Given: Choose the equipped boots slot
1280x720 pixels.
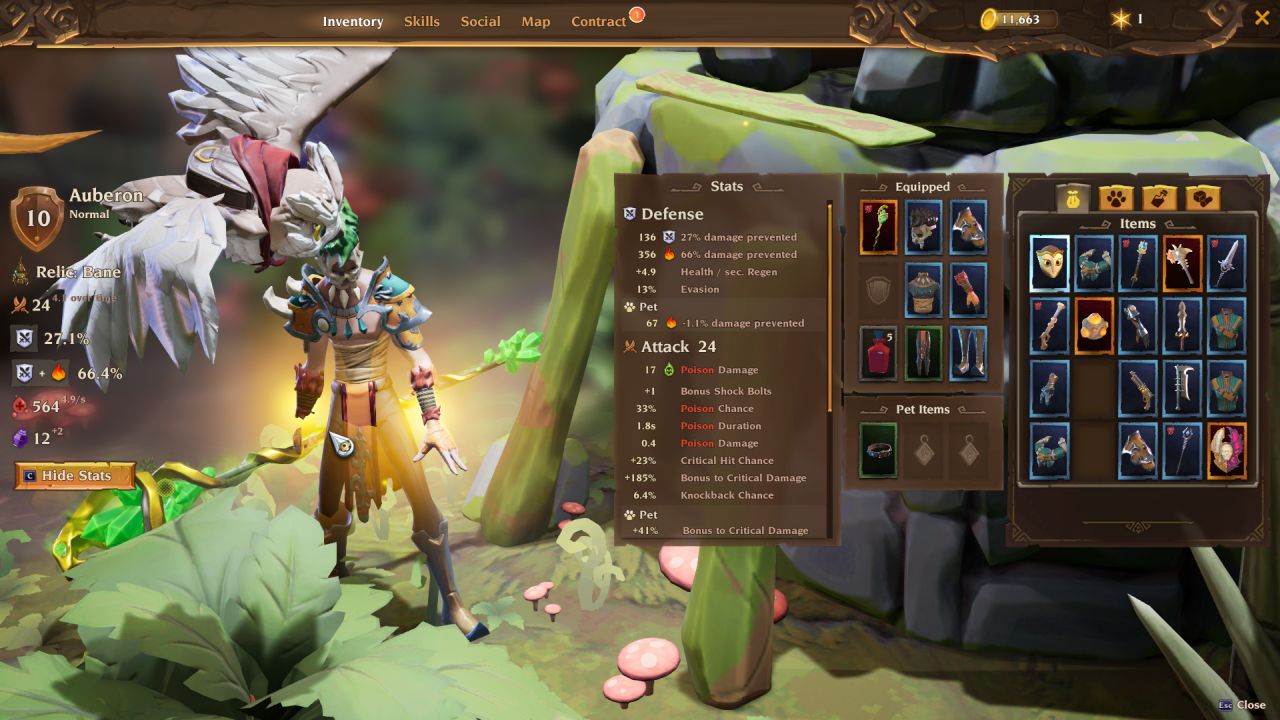Looking at the screenshot, I should pyautogui.click(x=968, y=353).
